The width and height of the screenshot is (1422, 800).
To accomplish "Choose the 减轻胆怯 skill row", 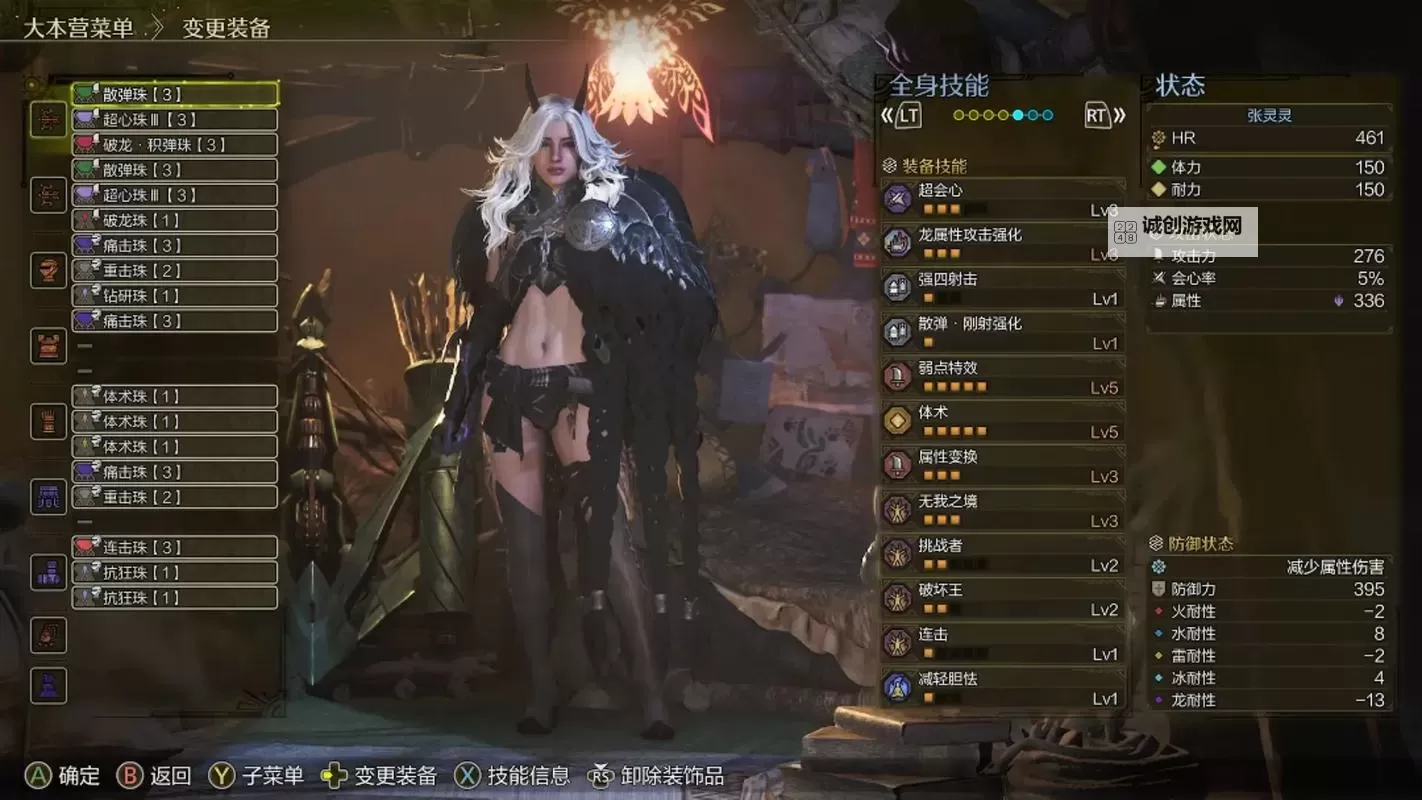I will (1002, 687).
